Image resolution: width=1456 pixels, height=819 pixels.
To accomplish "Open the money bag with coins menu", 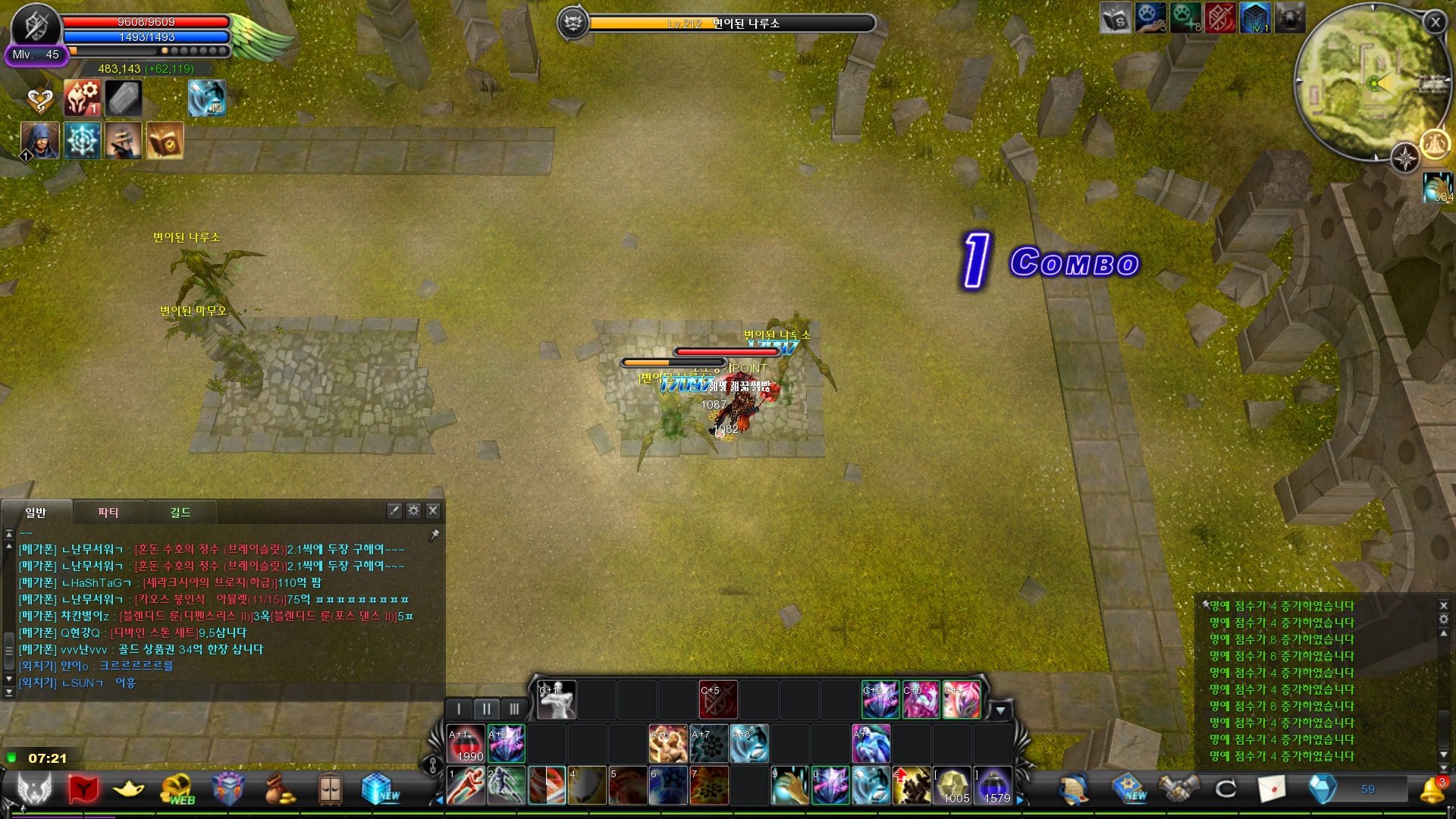I will [279, 789].
